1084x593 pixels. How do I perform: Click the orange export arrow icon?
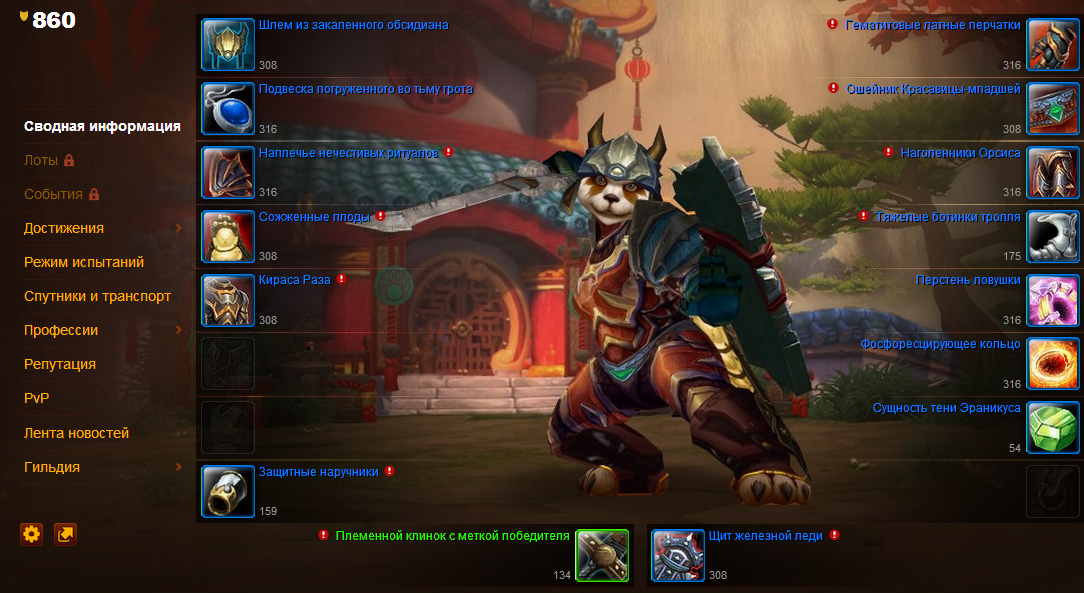65,534
